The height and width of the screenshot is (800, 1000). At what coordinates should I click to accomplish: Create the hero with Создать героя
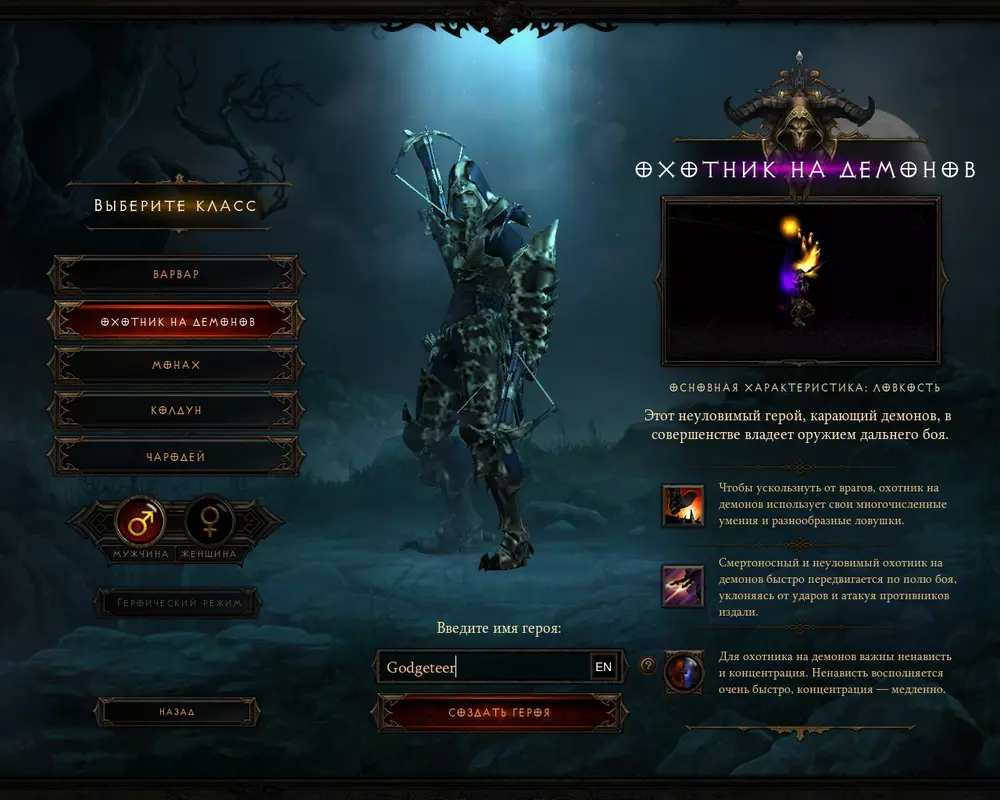499,713
